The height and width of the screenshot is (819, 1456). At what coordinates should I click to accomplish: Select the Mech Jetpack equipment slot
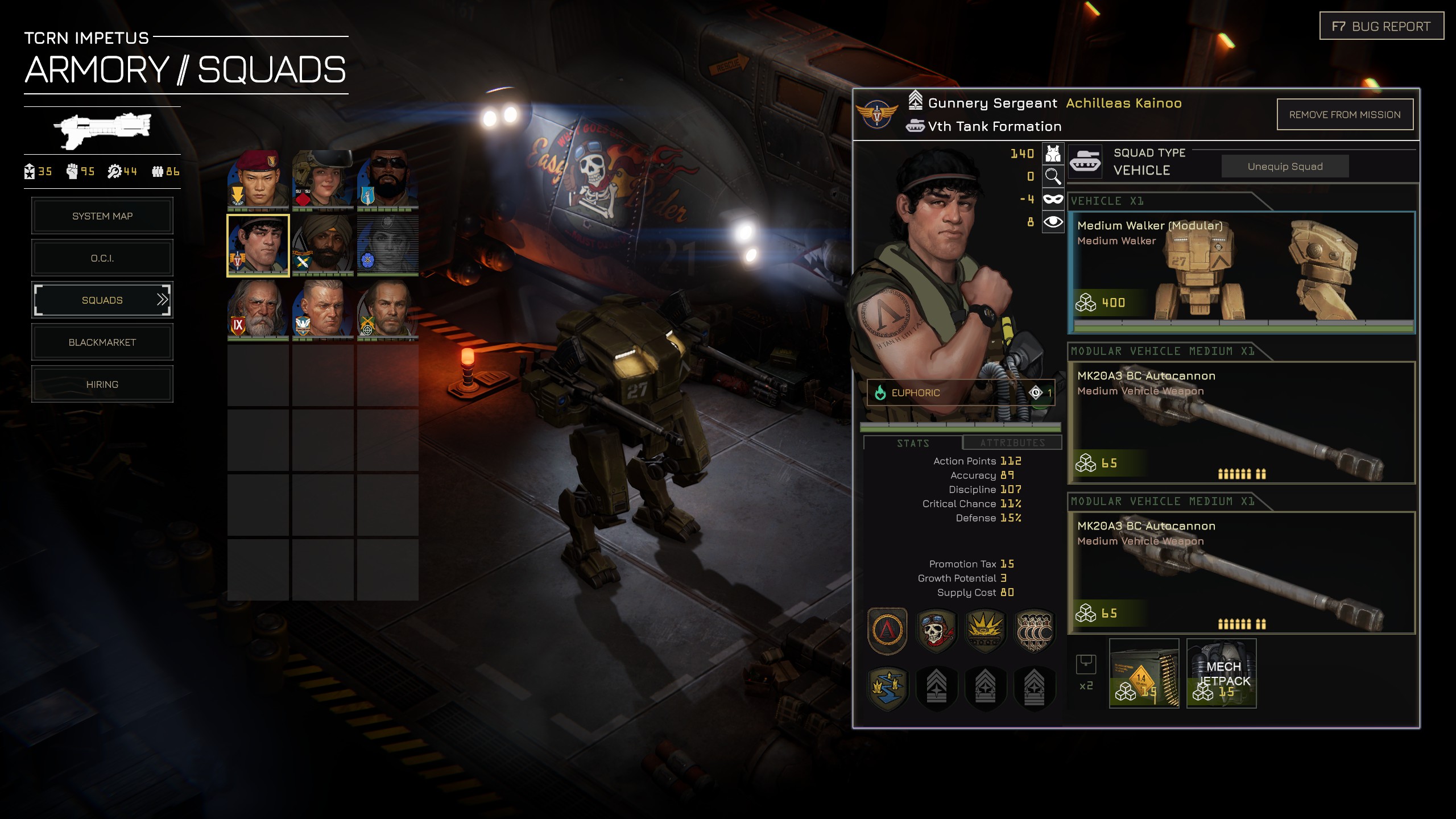click(1221, 673)
